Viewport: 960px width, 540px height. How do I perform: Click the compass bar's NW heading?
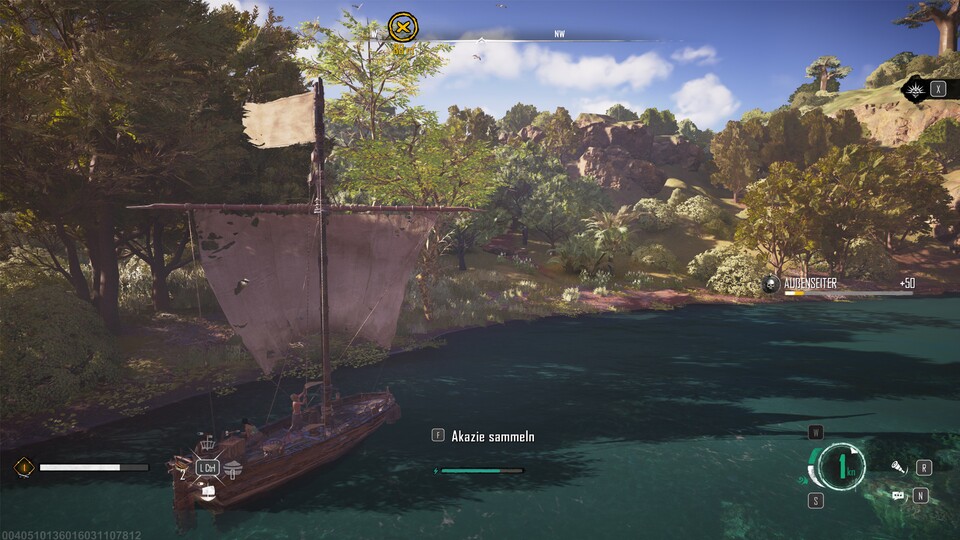[559, 34]
